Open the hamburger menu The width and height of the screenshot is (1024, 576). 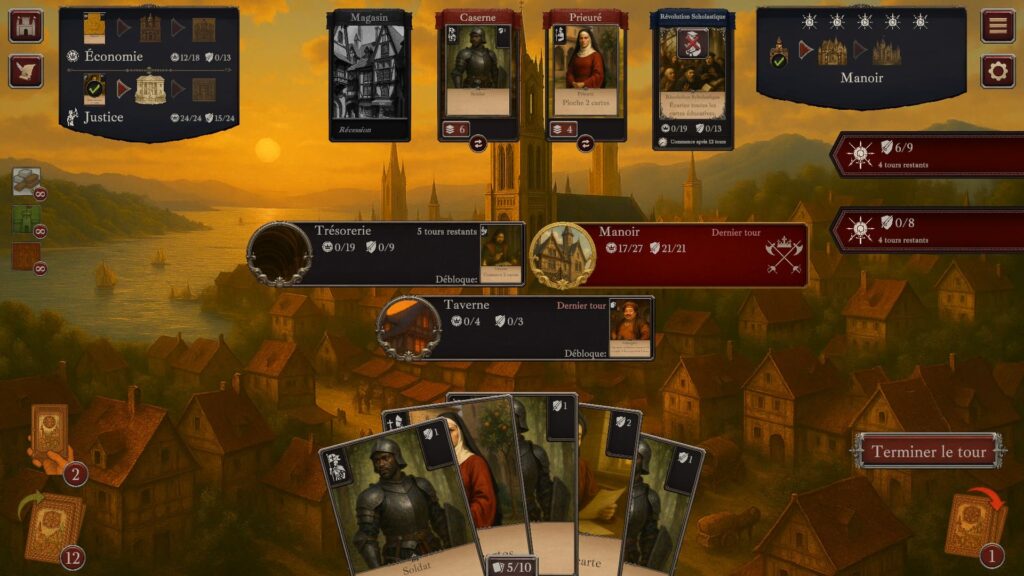[997, 25]
